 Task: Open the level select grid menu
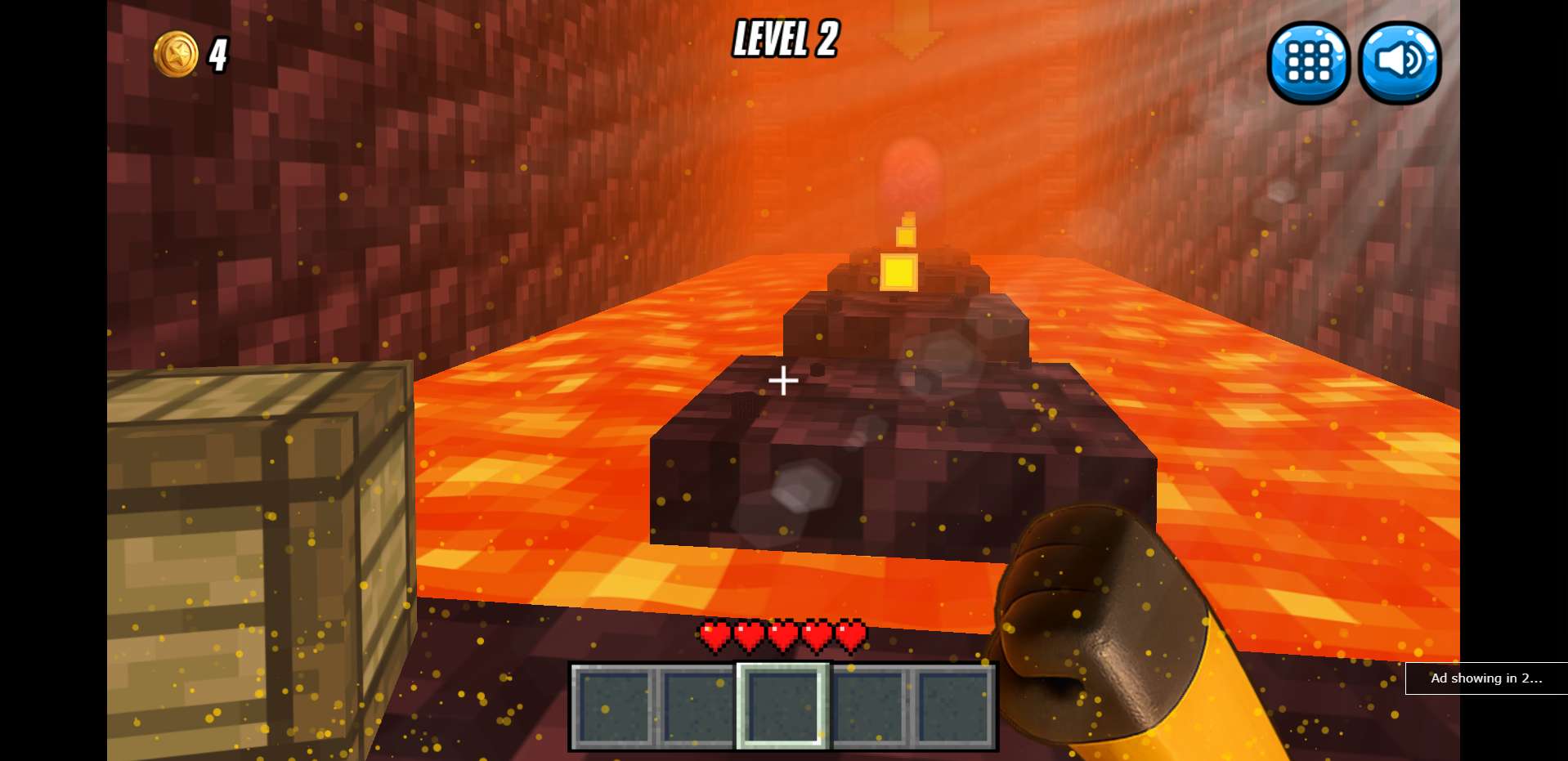[x=1308, y=62]
